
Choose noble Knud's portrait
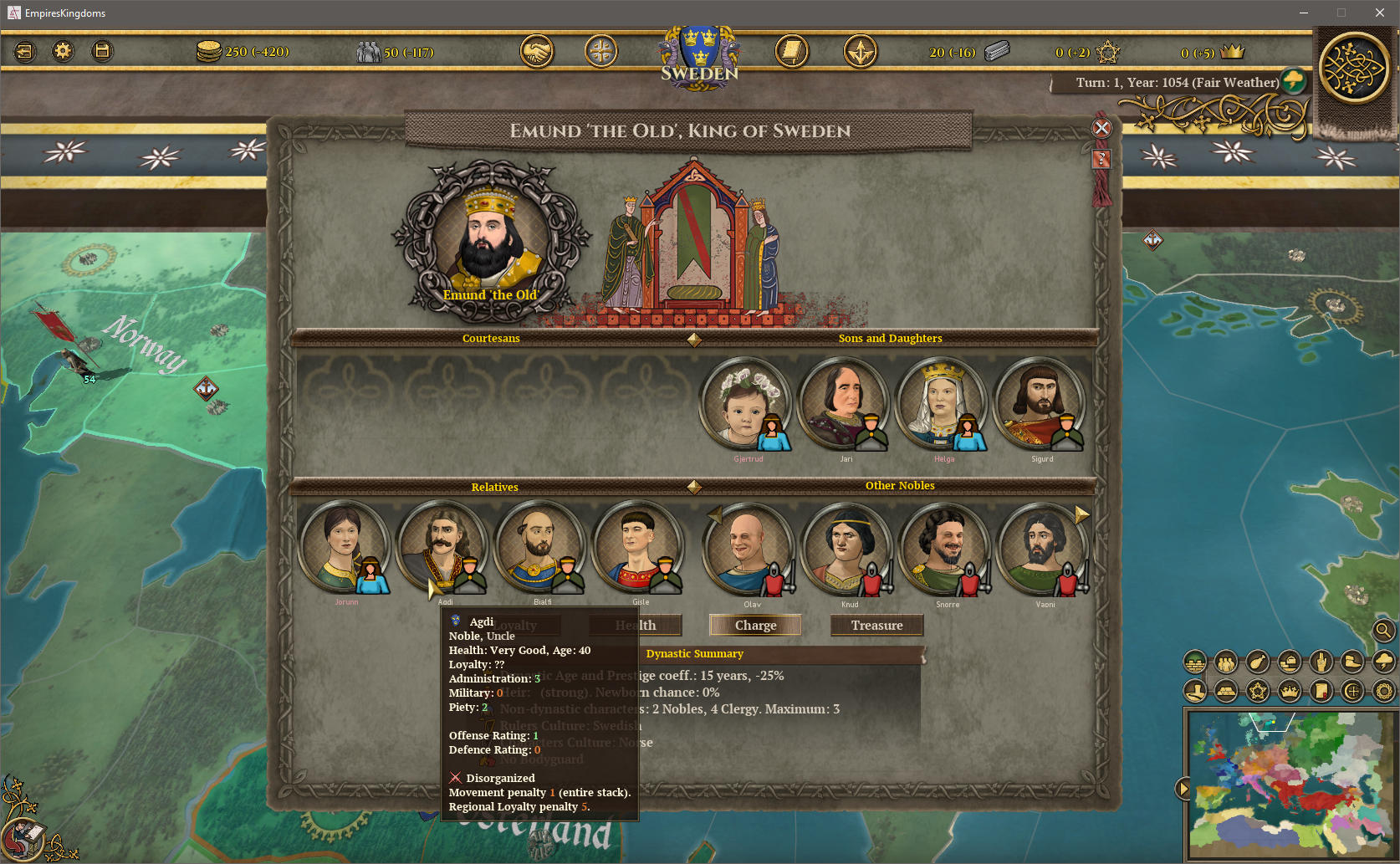click(x=846, y=549)
